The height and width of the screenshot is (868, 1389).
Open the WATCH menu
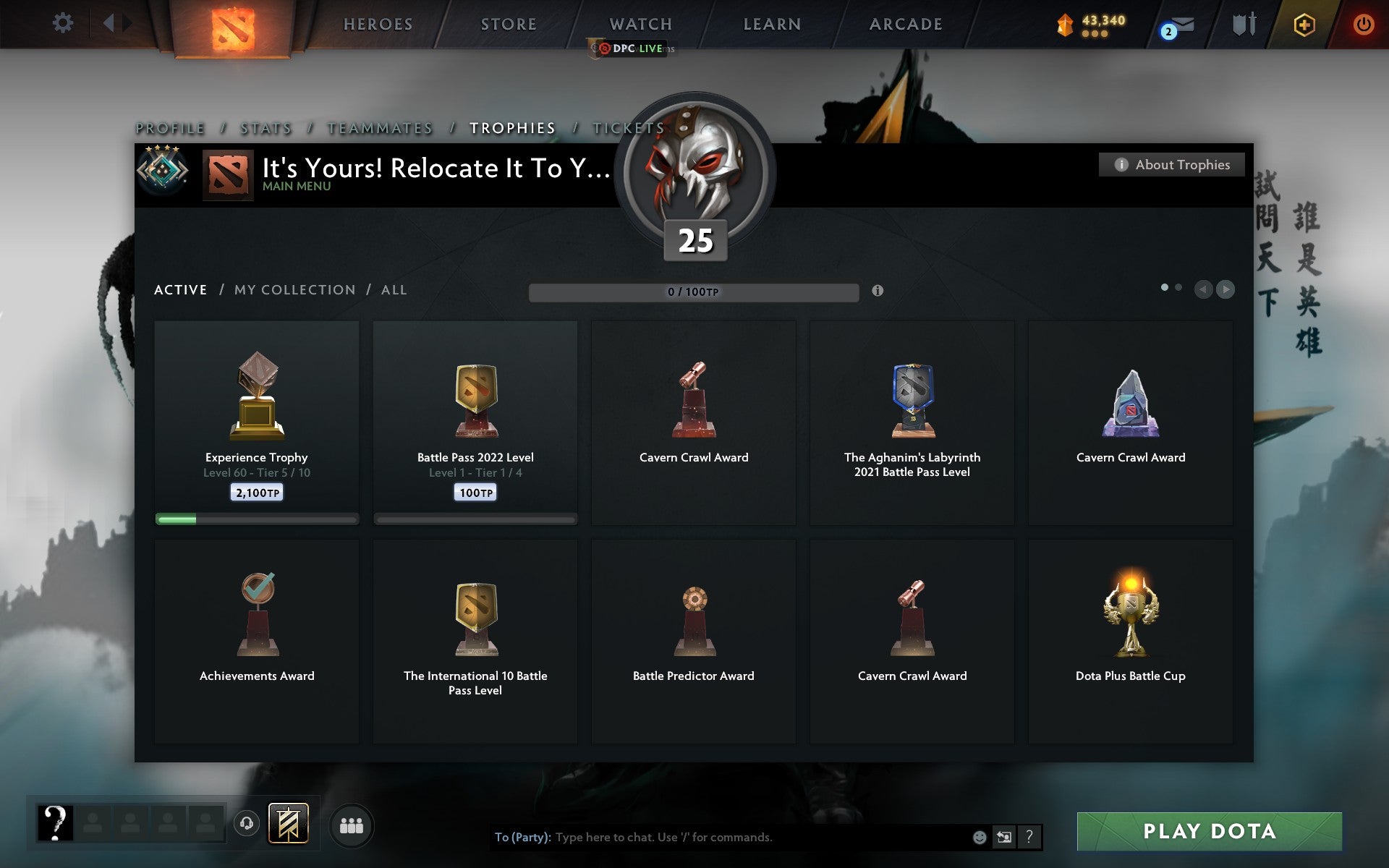coord(640,23)
